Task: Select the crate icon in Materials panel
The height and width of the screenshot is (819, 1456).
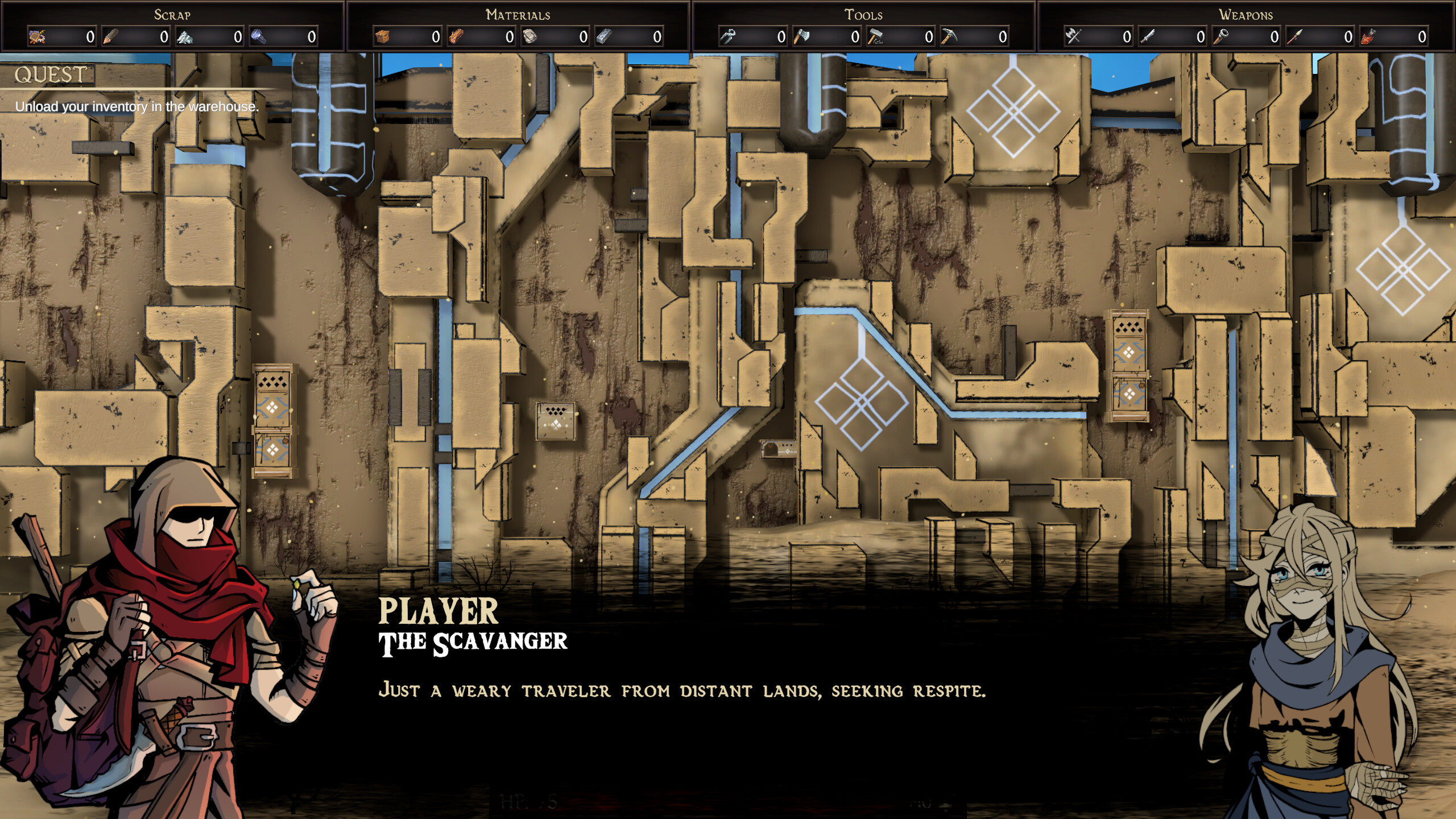Action: 382,37
